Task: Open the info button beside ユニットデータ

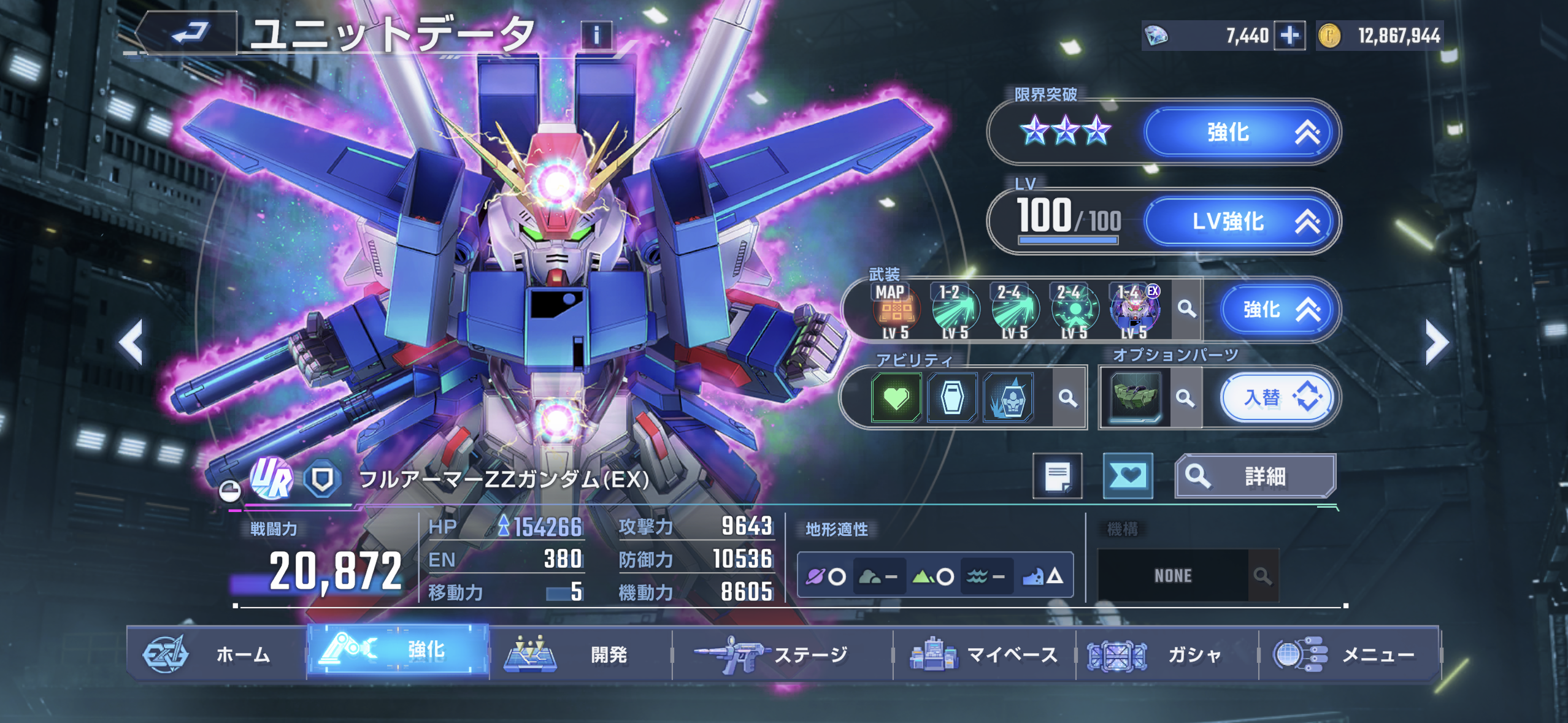Action: point(596,34)
